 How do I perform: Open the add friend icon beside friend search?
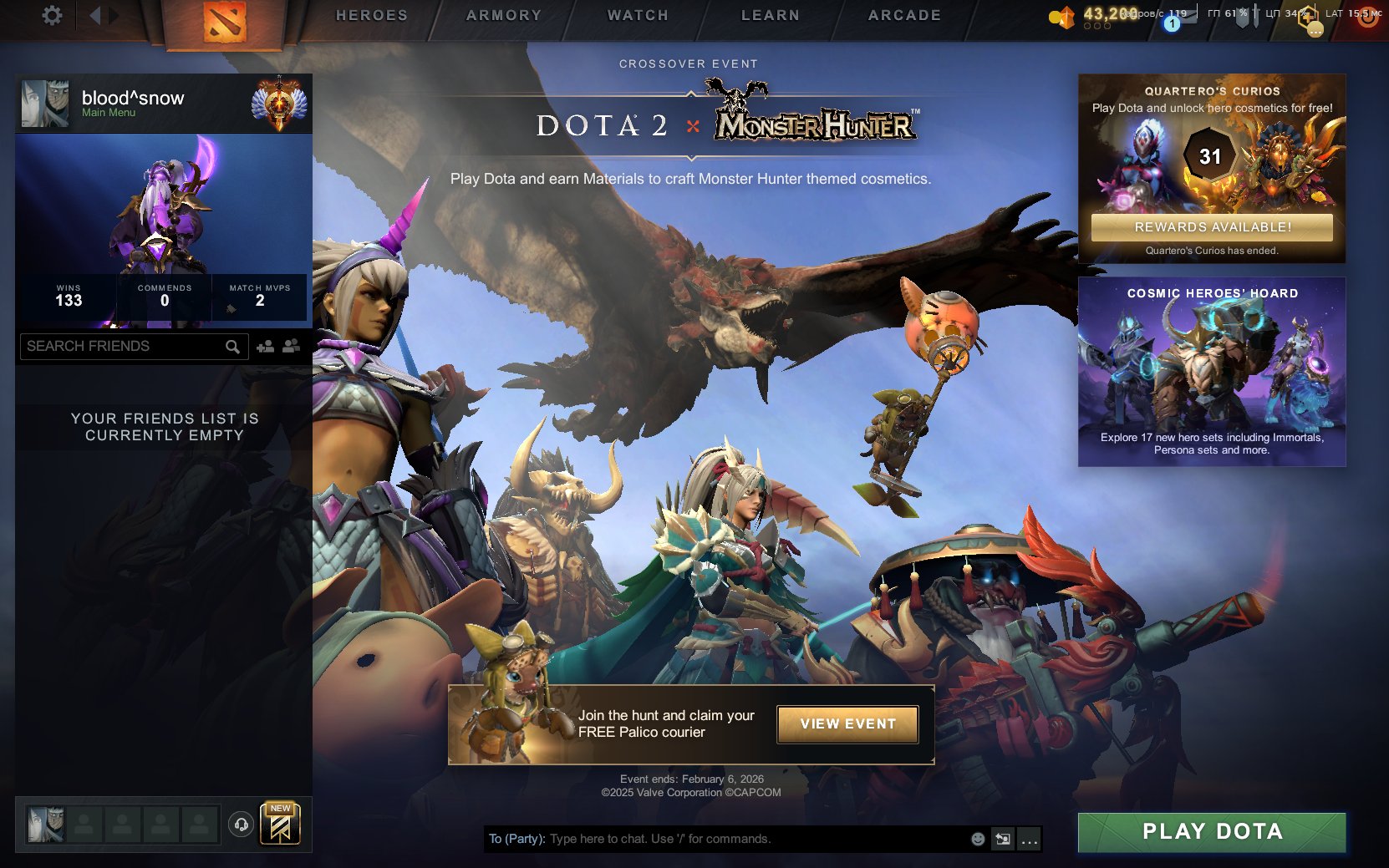(x=265, y=345)
